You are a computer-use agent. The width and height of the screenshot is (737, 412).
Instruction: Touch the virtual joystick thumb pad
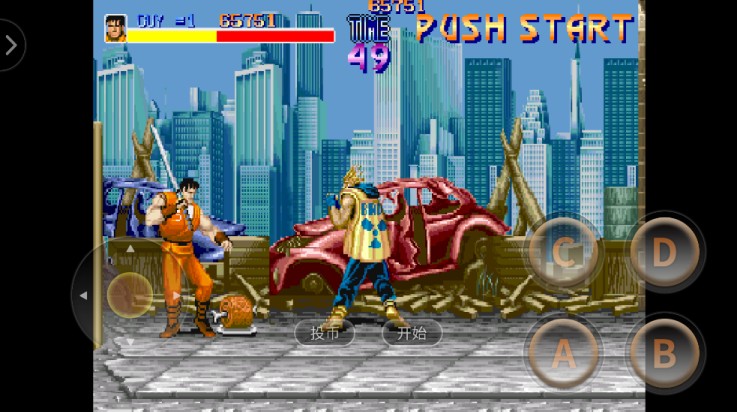click(x=130, y=295)
